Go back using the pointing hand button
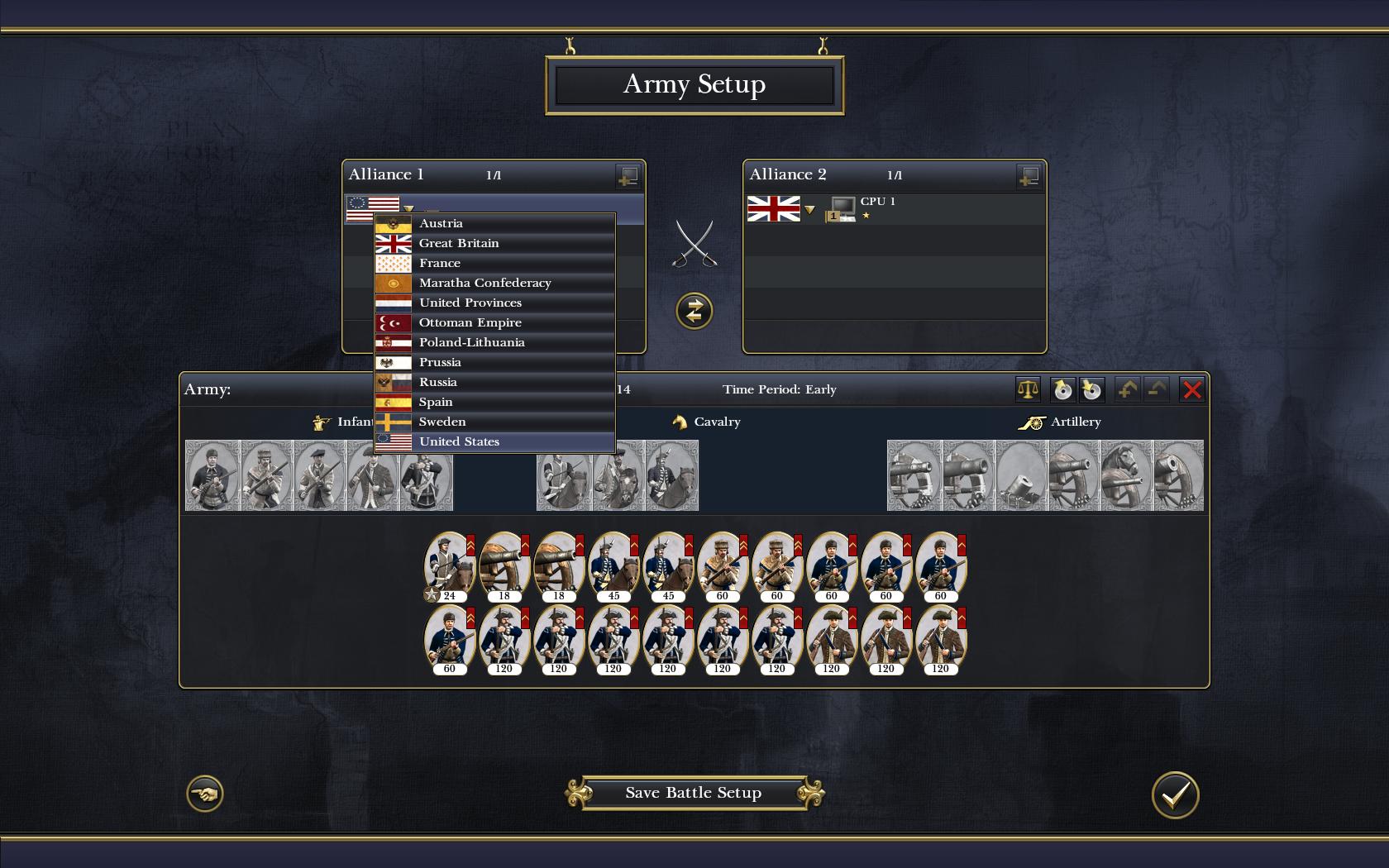The height and width of the screenshot is (868, 1389). [x=204, y=794]
